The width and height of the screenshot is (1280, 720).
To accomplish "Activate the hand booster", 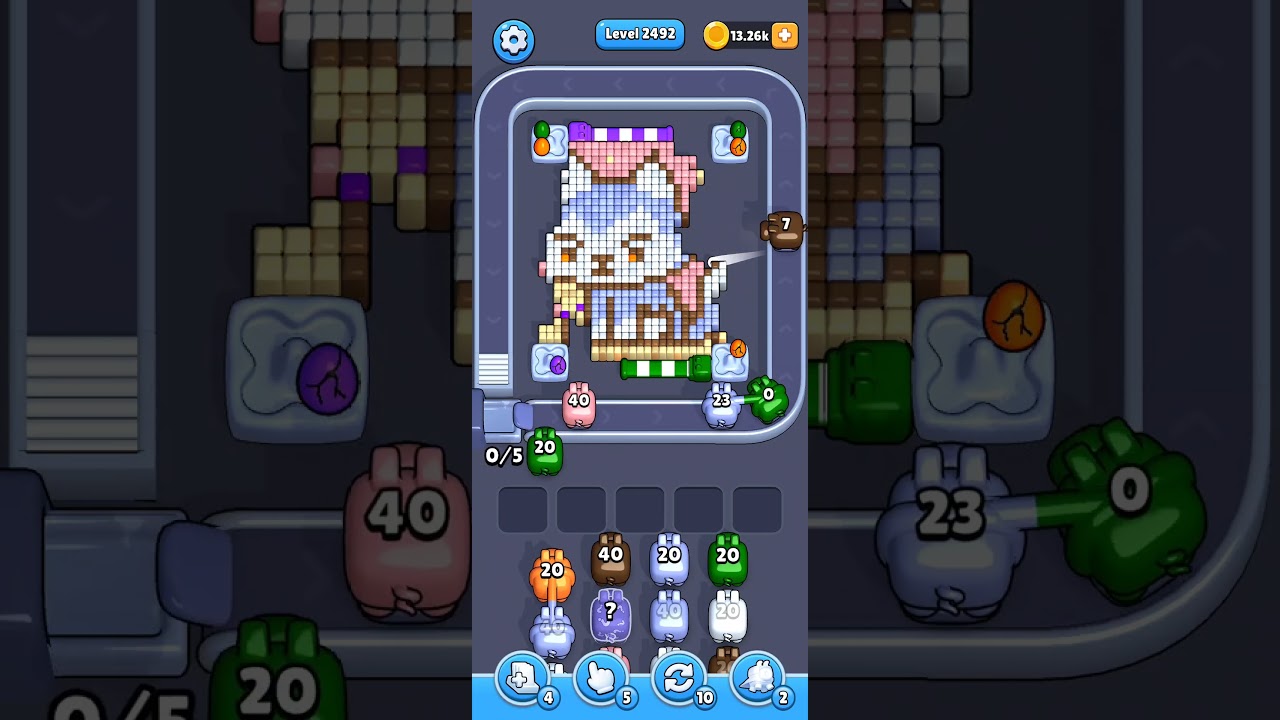I will coord(600,678).
